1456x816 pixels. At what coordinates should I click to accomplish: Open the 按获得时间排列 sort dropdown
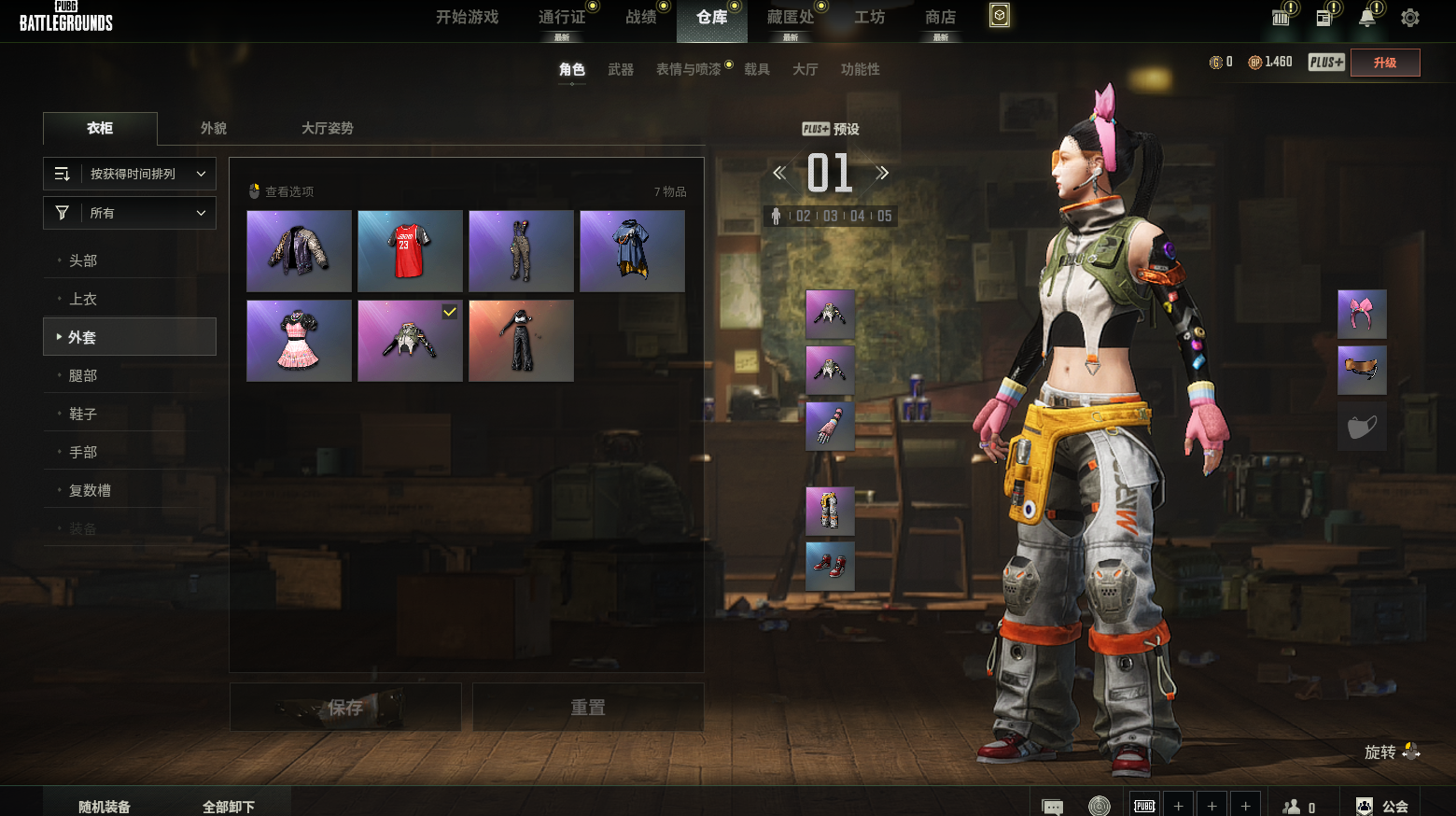click(130, 174)
